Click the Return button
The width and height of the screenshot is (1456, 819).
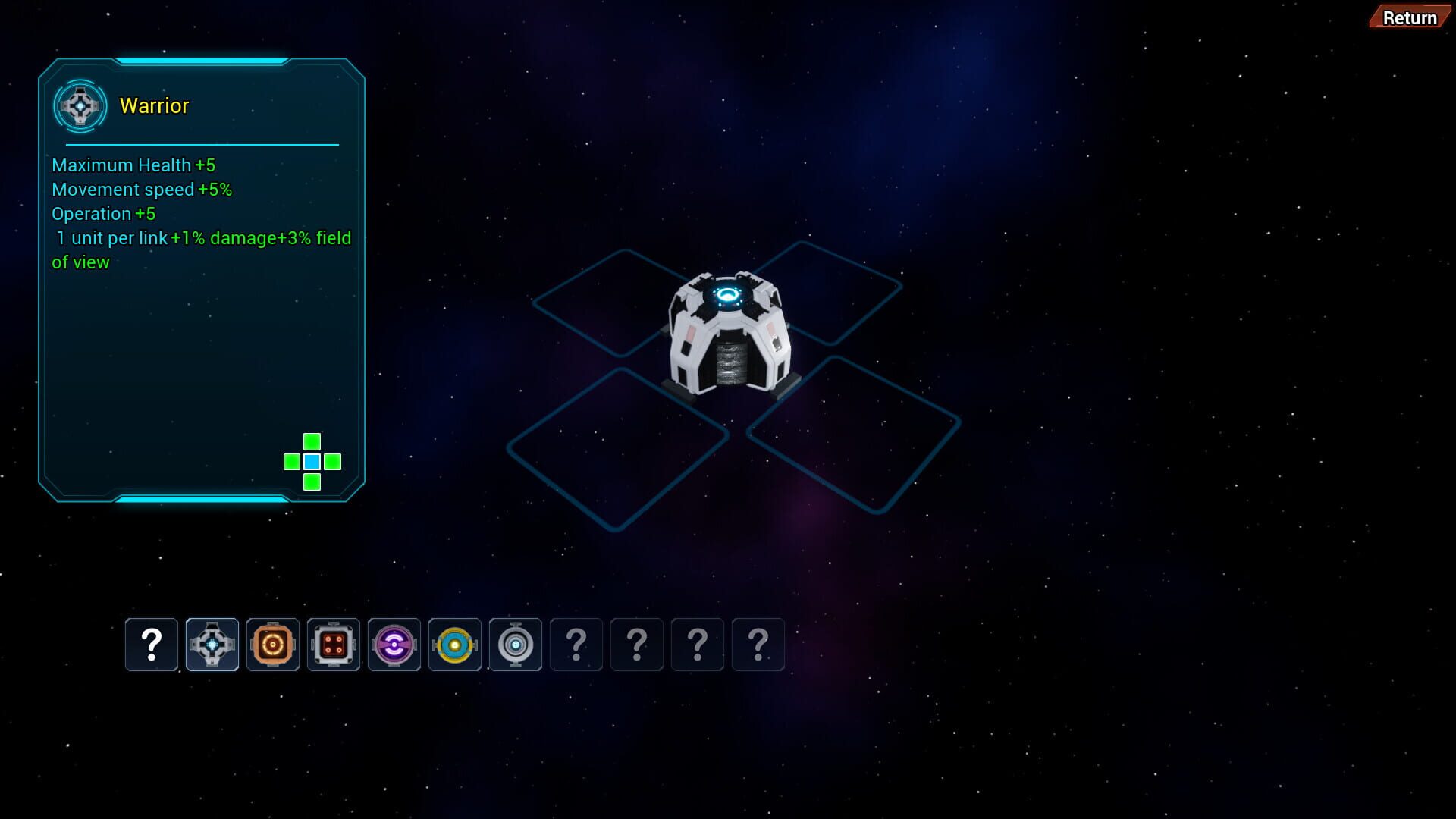coord(1408,17)
